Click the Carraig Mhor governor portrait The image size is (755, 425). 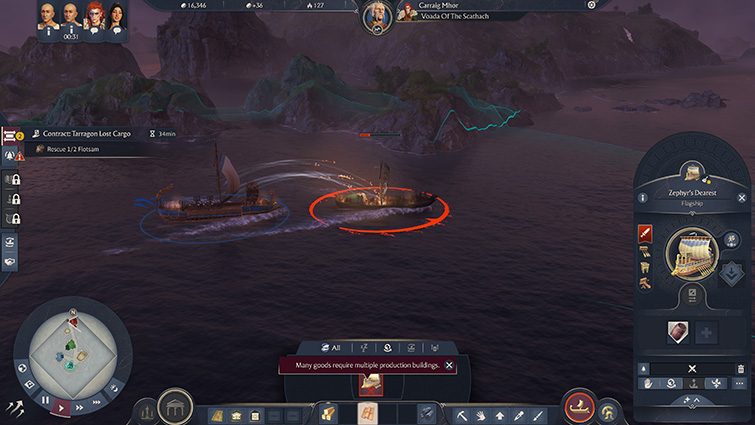click(x=377, y=14)
